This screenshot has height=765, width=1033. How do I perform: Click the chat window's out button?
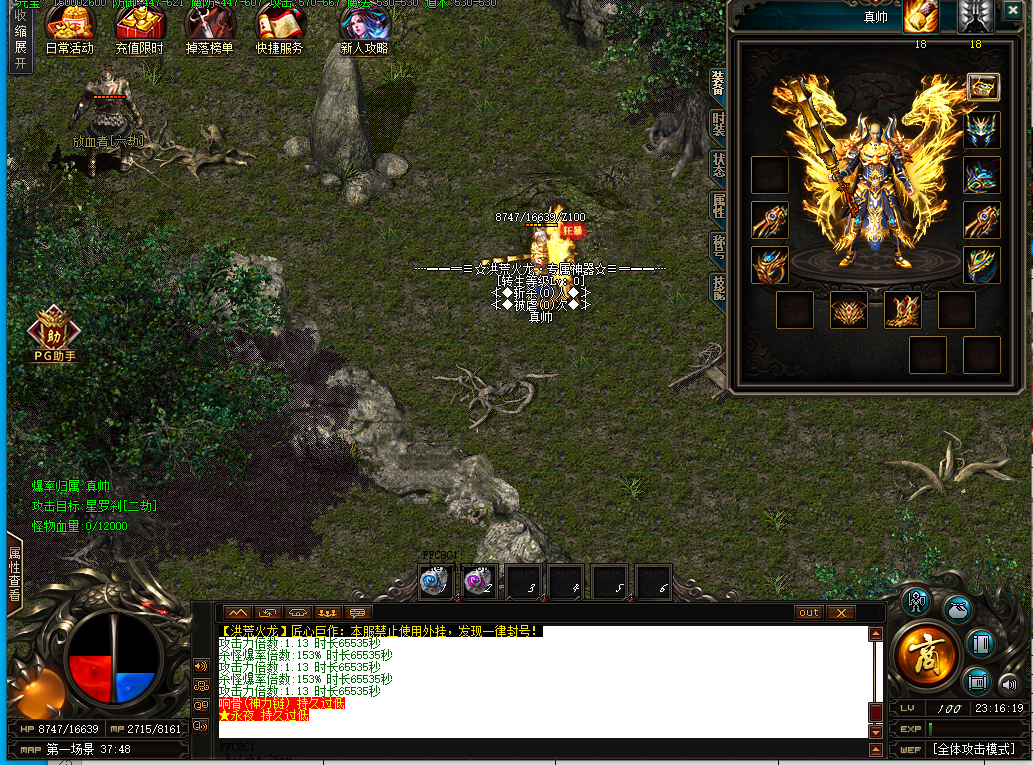coord(809,612)
